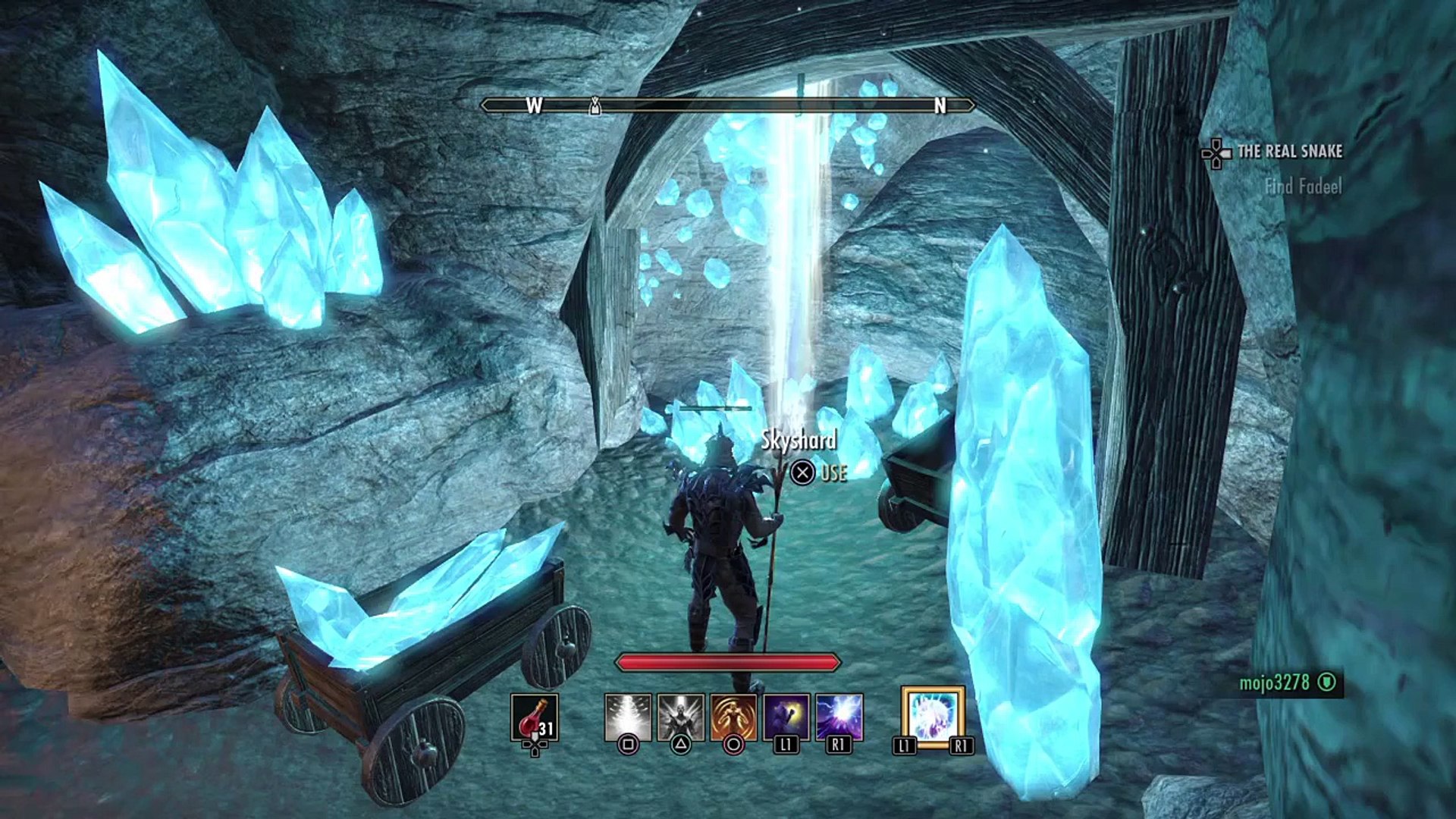Screen dimensions: 1456x819
Task: Select the mojo3278 player name tag
Action: pos(1274,682)
